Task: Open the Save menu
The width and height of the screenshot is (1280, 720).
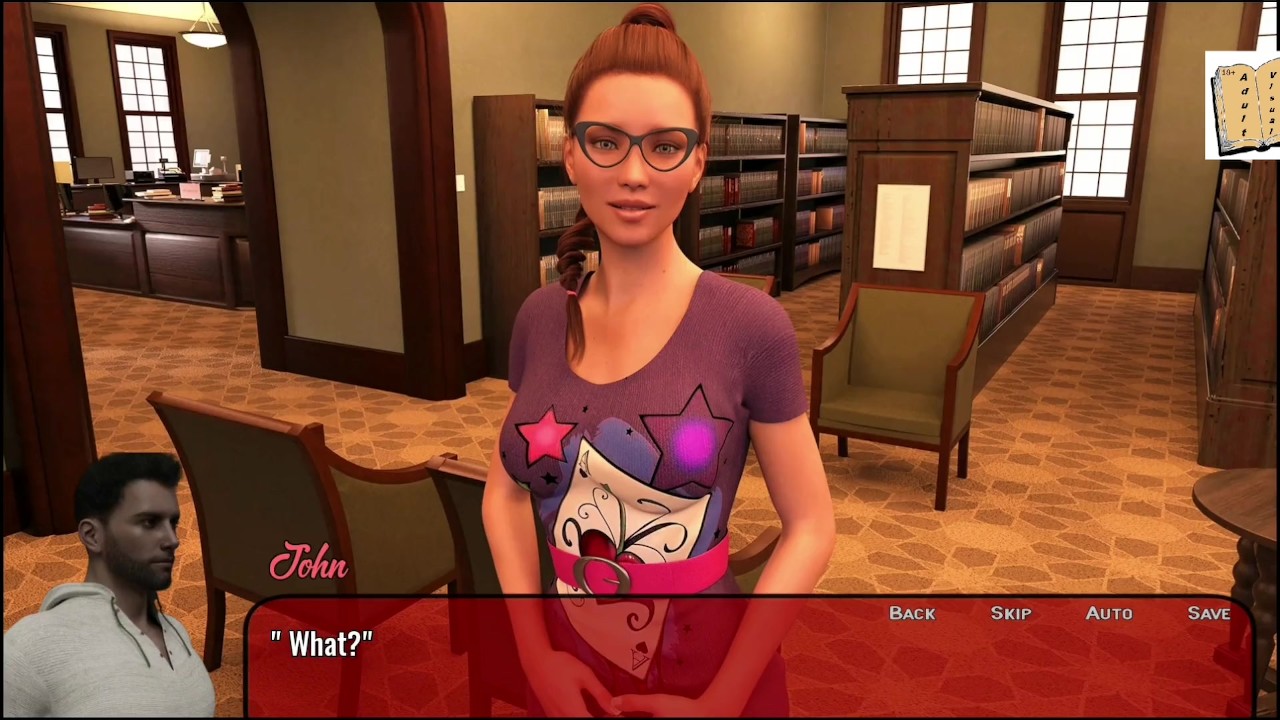Action: [1208, 613]
